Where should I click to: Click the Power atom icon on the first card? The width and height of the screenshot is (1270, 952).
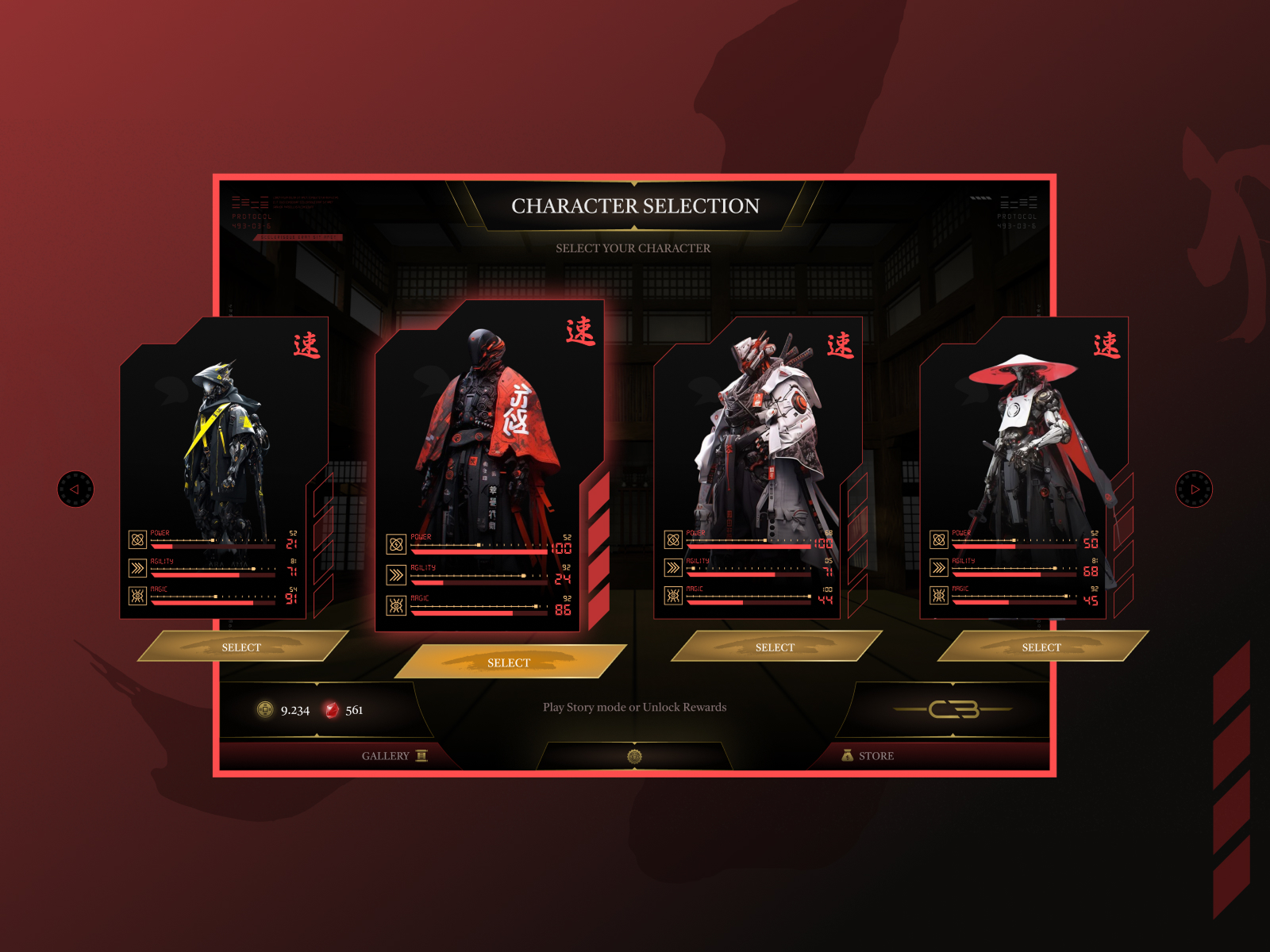point(137,540)
